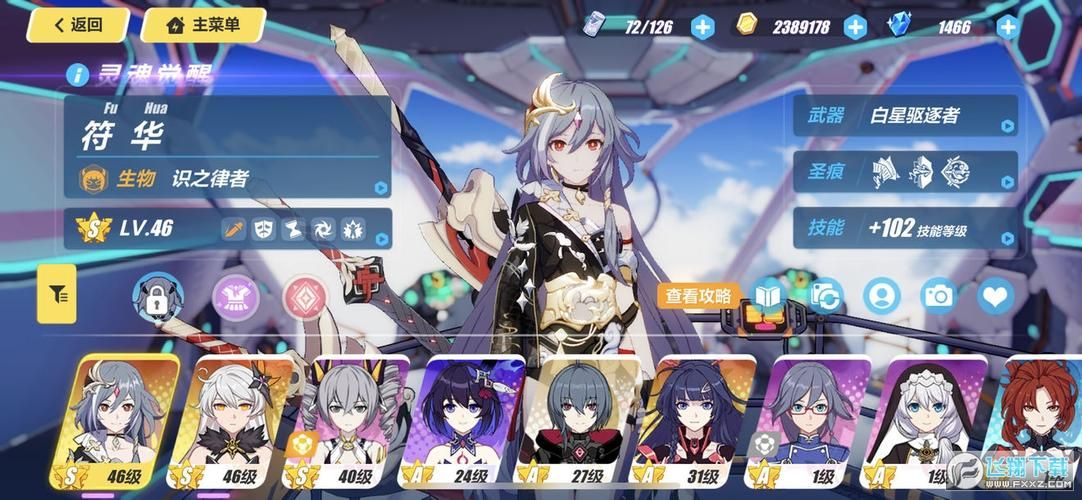This screenshot has height=500, width=1082.
Task: Open the valkyrie list filter button
Action: pos(57,294)
